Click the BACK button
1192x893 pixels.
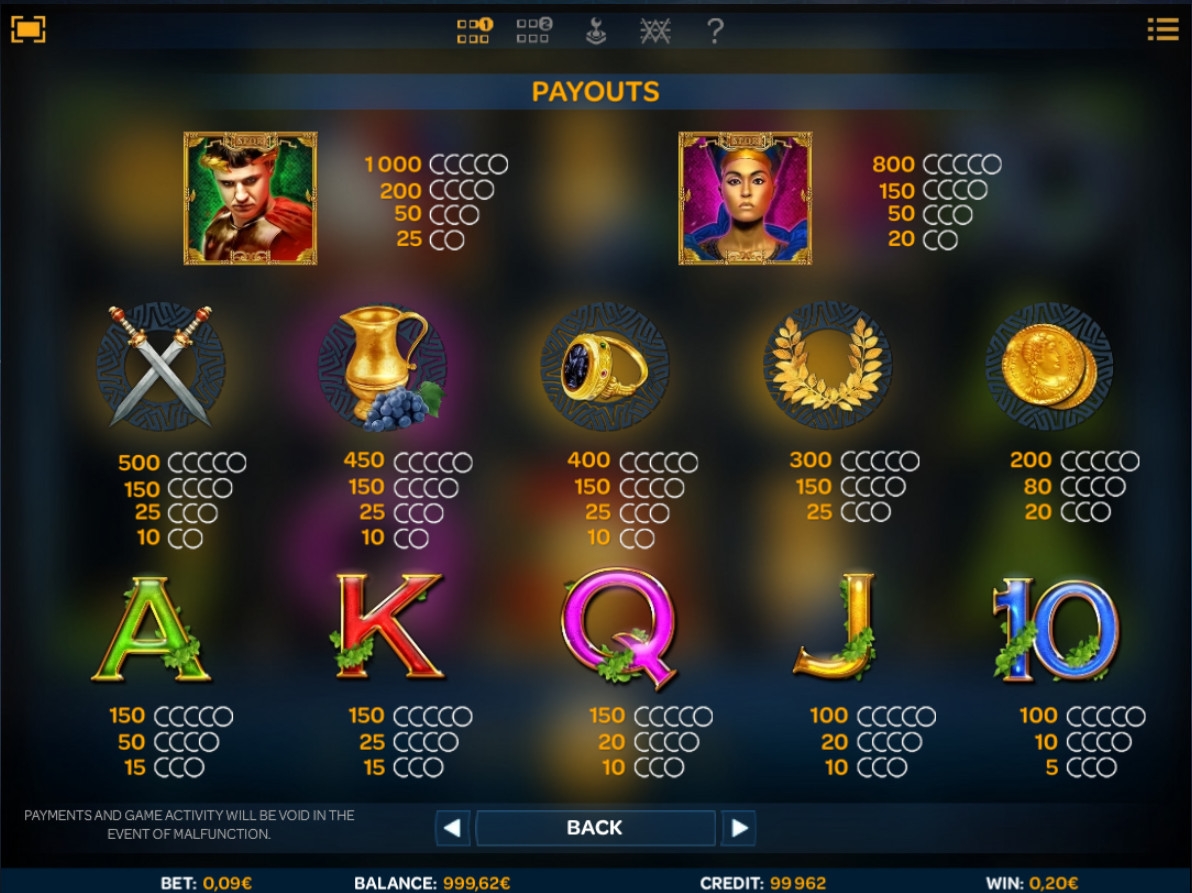coord(595,828)
